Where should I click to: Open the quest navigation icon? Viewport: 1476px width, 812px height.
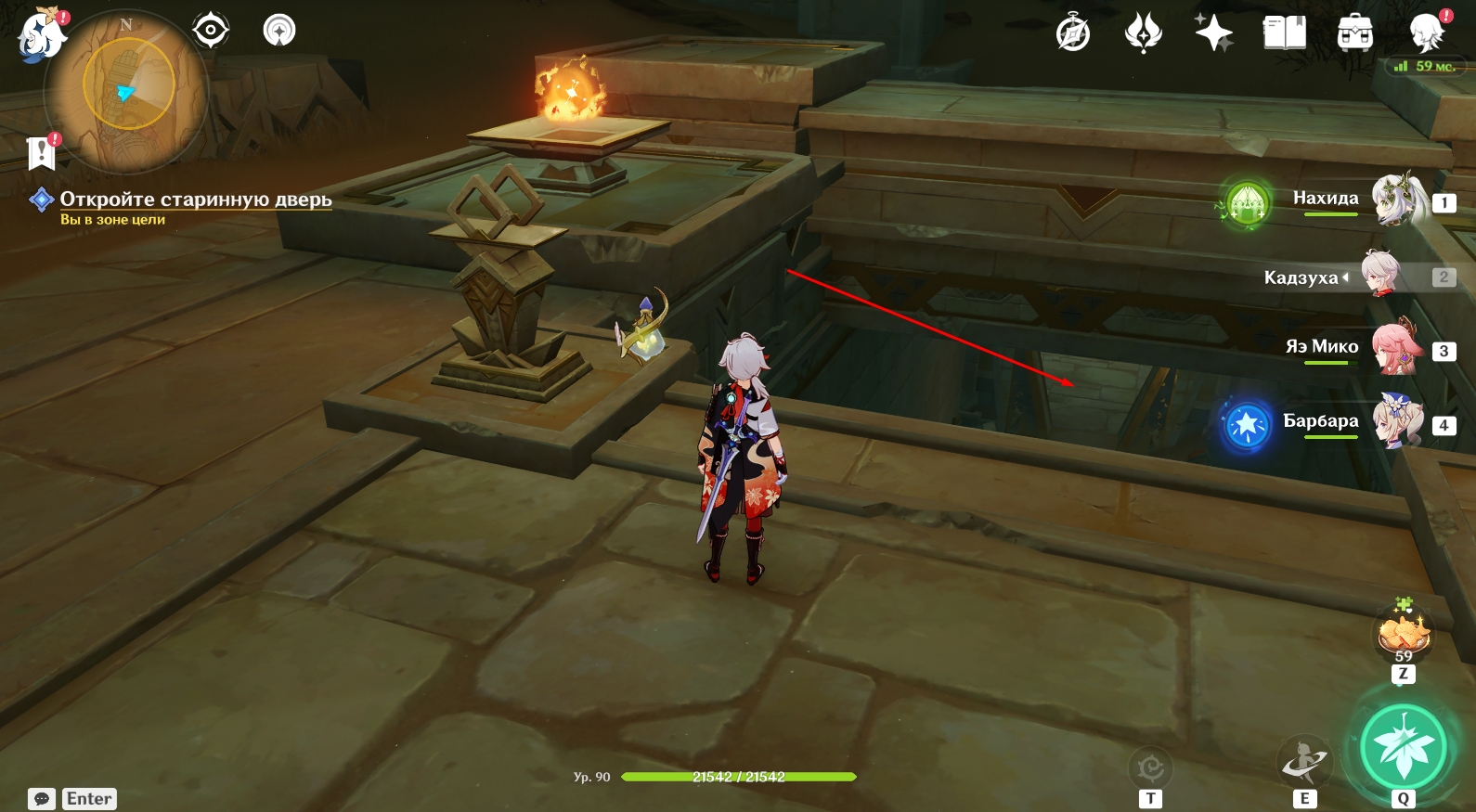(211, 31)
